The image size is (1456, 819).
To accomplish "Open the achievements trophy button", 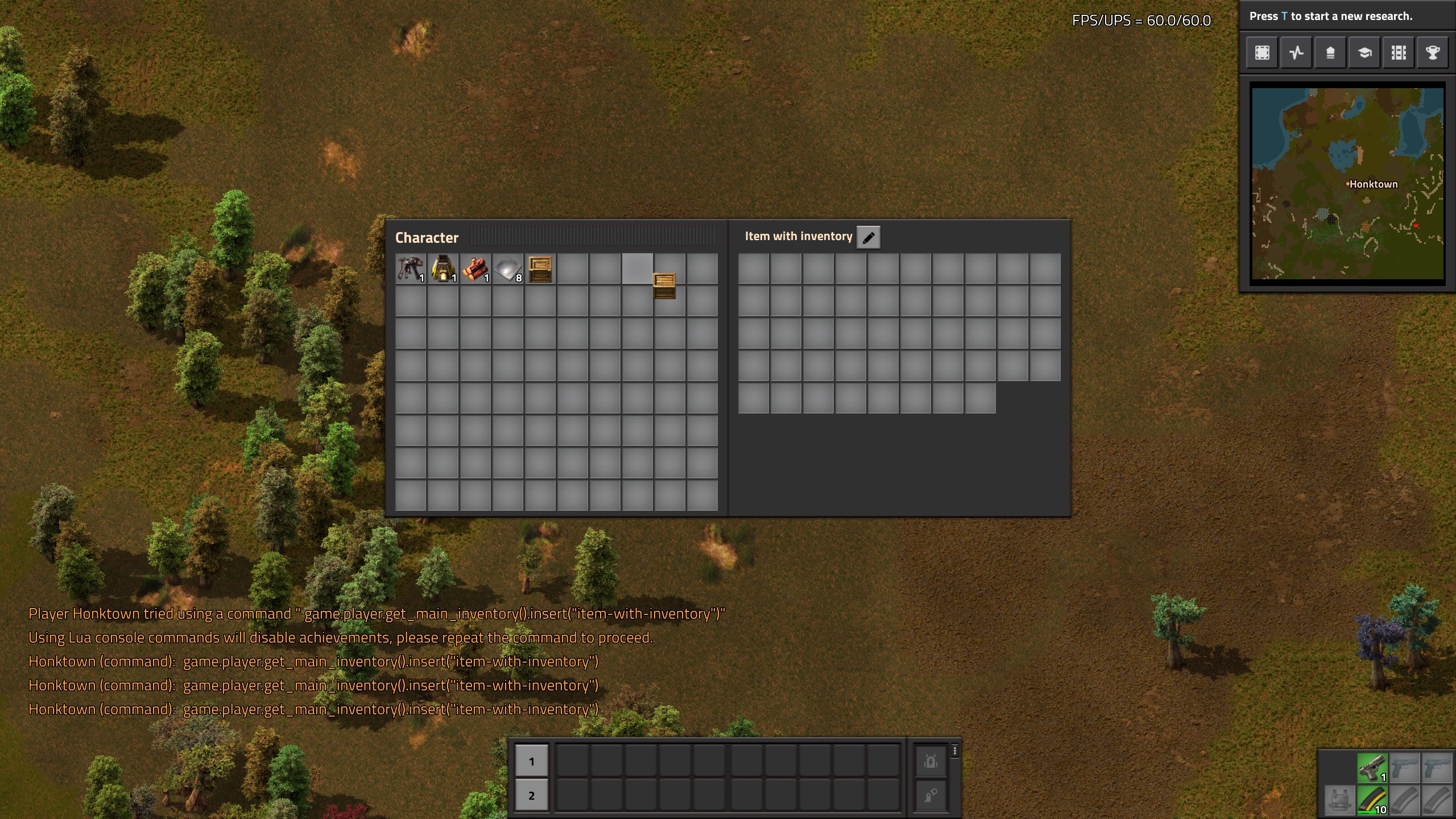I will click(1433, 53).
